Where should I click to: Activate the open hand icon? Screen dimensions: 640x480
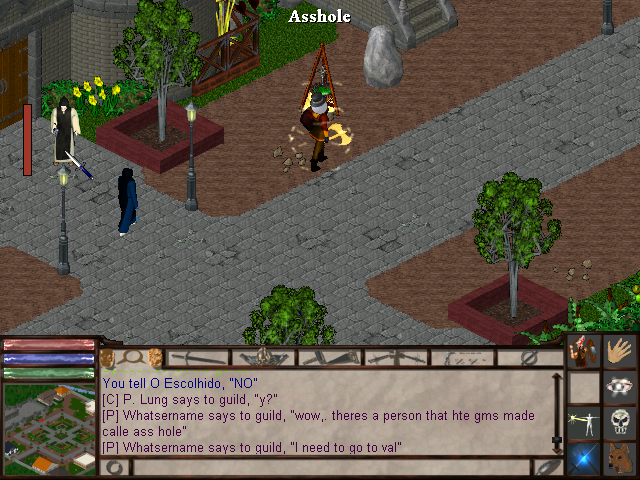pyautogui.click(x=620, y=352)
